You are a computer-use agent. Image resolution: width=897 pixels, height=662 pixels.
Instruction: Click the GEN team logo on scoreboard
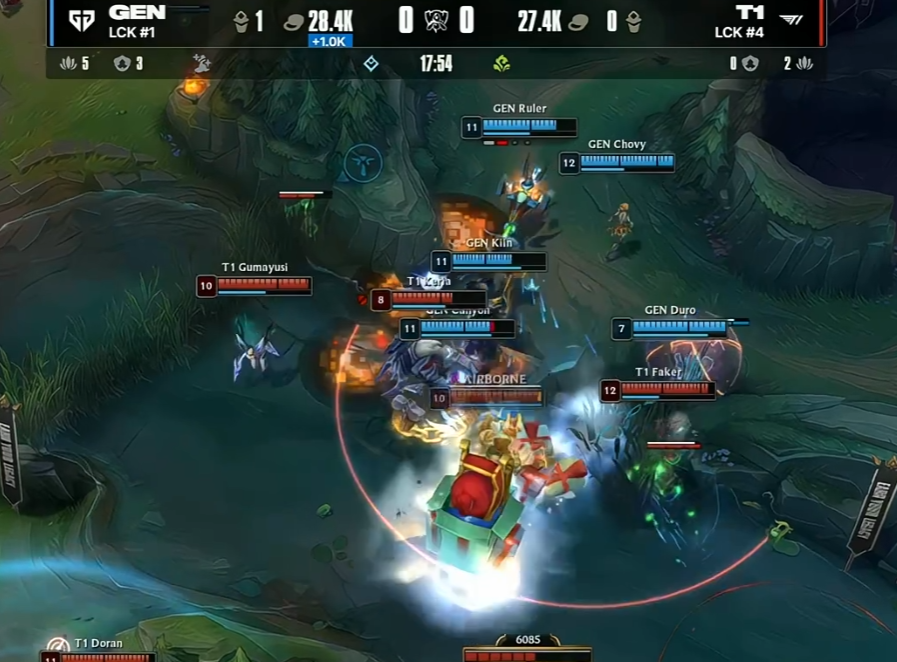[81, 21]
